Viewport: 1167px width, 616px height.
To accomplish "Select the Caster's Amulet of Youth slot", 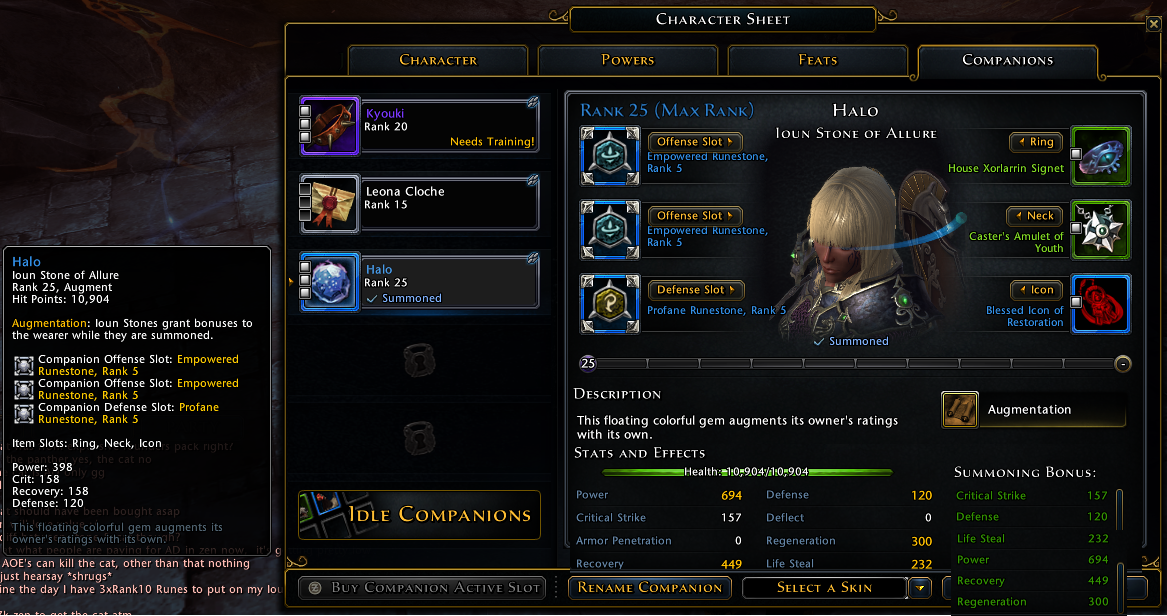I will pos(1101,229).
